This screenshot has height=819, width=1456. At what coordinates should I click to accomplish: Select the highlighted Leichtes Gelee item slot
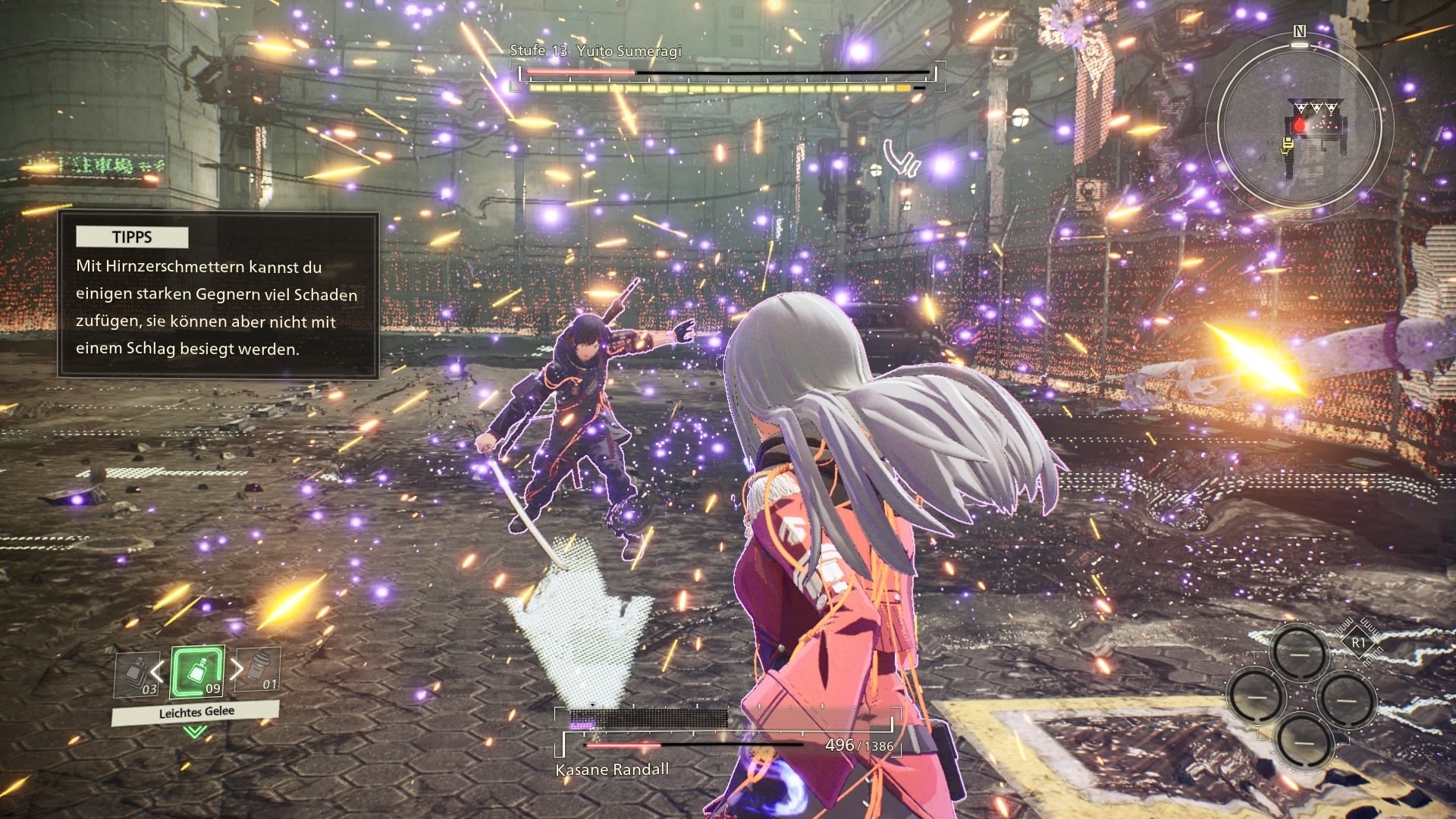198,671
